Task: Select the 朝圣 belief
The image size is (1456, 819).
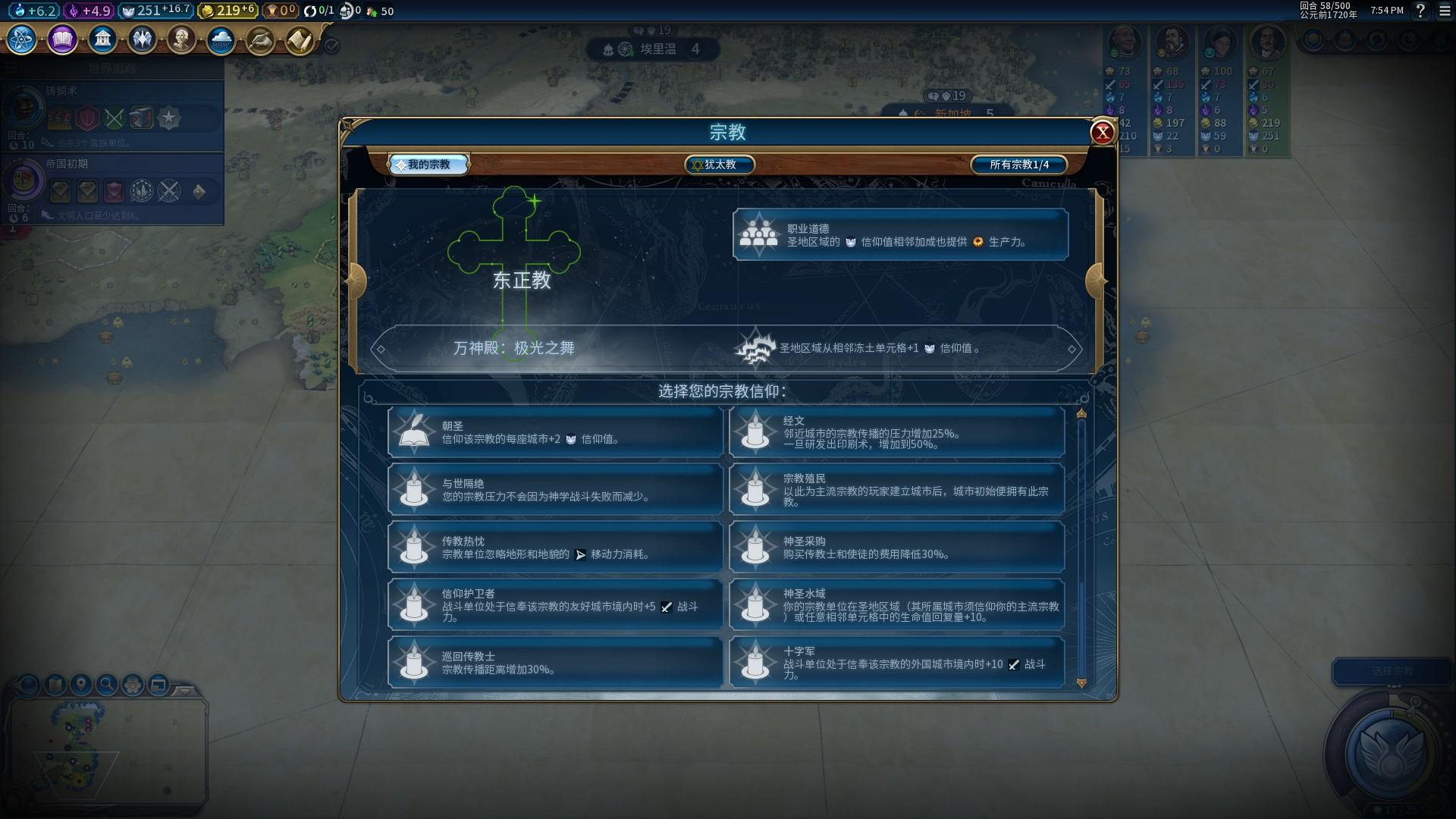Action: (555, 432)
